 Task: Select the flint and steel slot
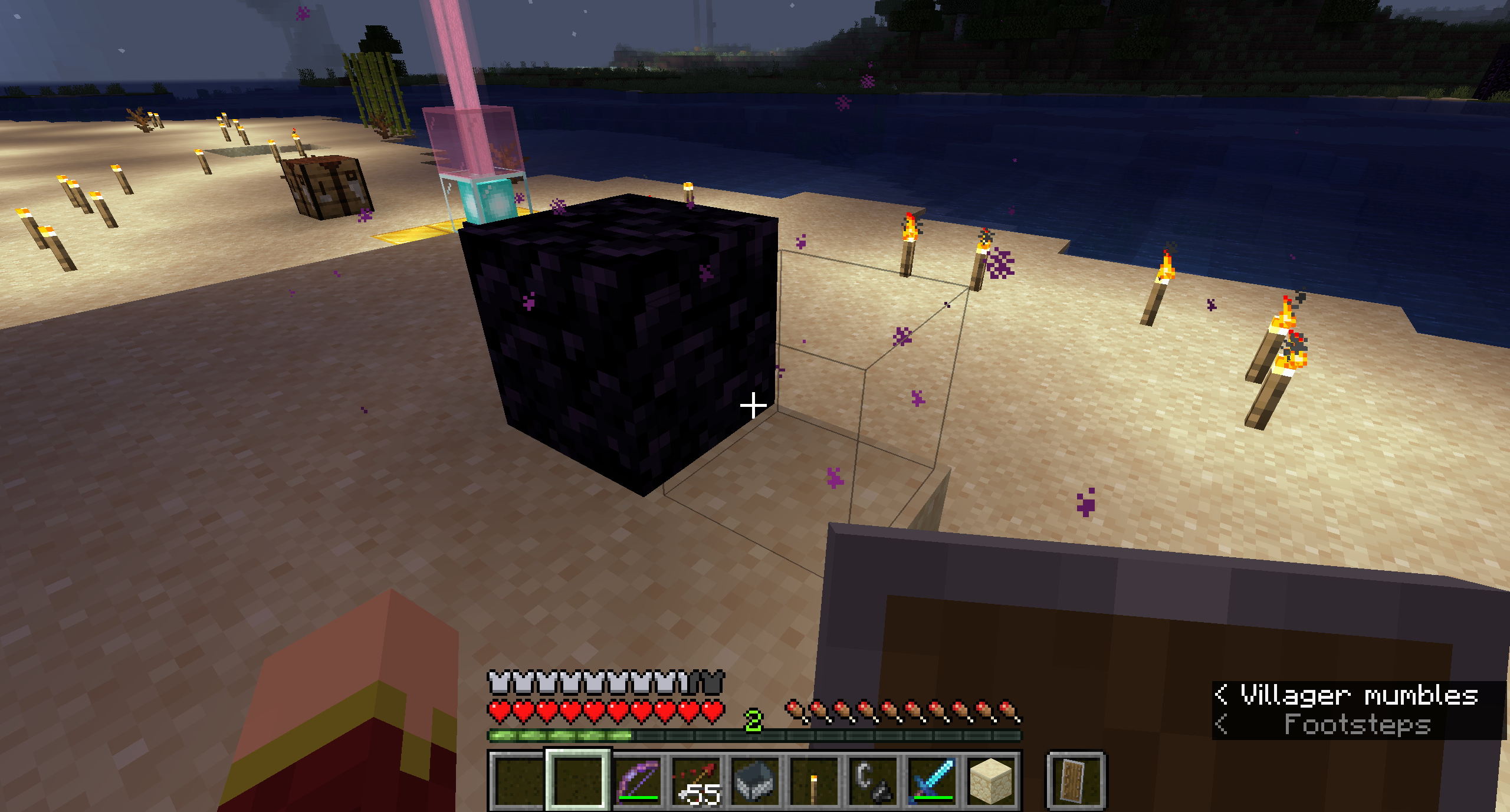pos(874,781)
